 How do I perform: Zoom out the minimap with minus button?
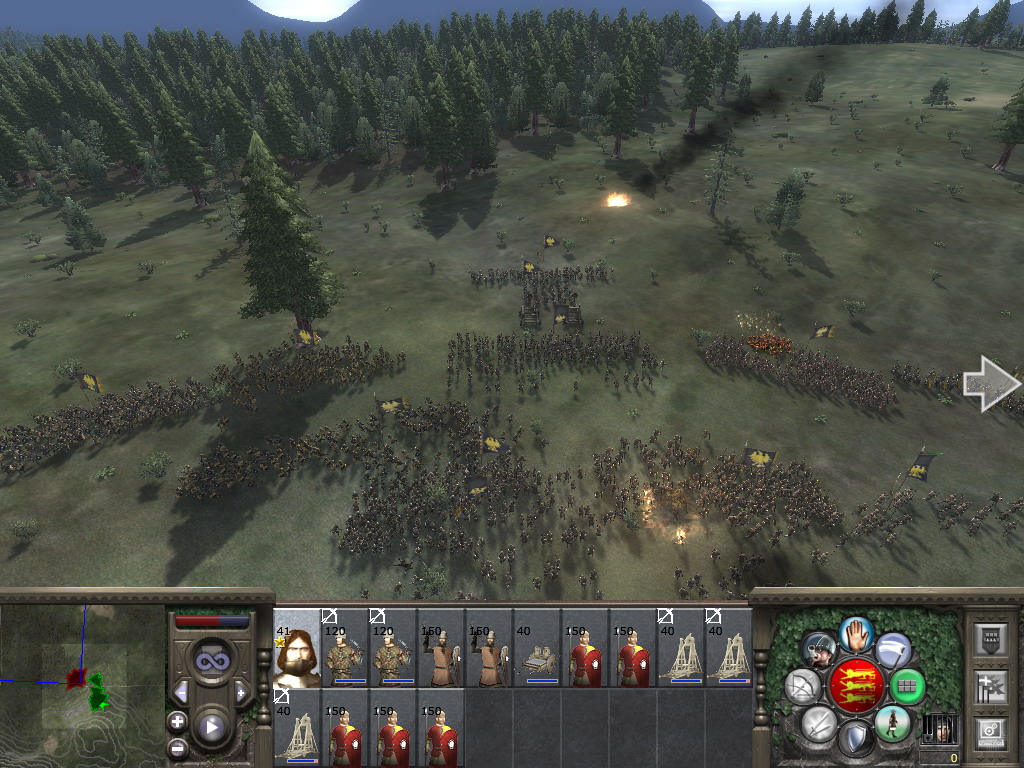(178, 746)
